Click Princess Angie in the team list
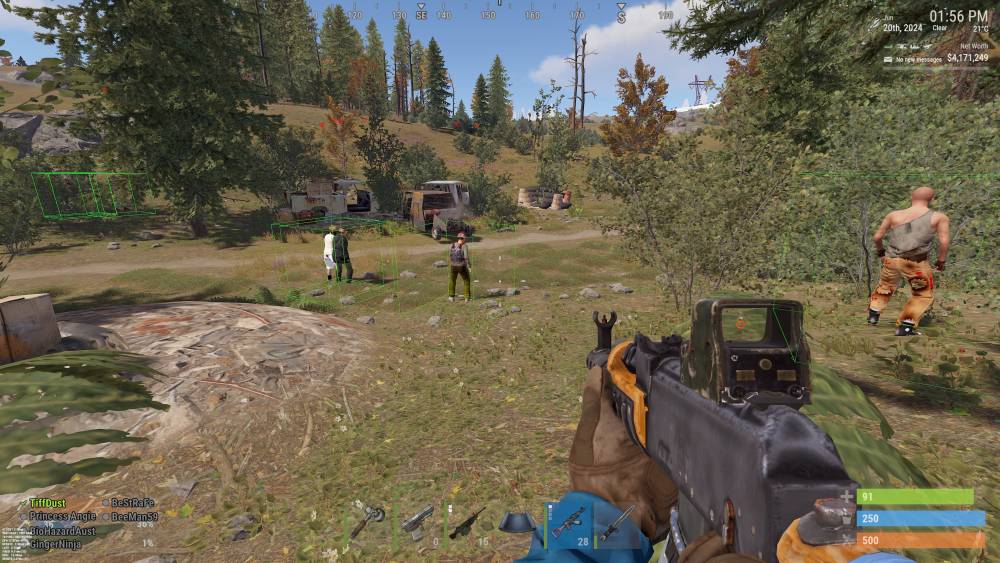This screenshot has height=563, width=1000. click(x=62, y=516)
